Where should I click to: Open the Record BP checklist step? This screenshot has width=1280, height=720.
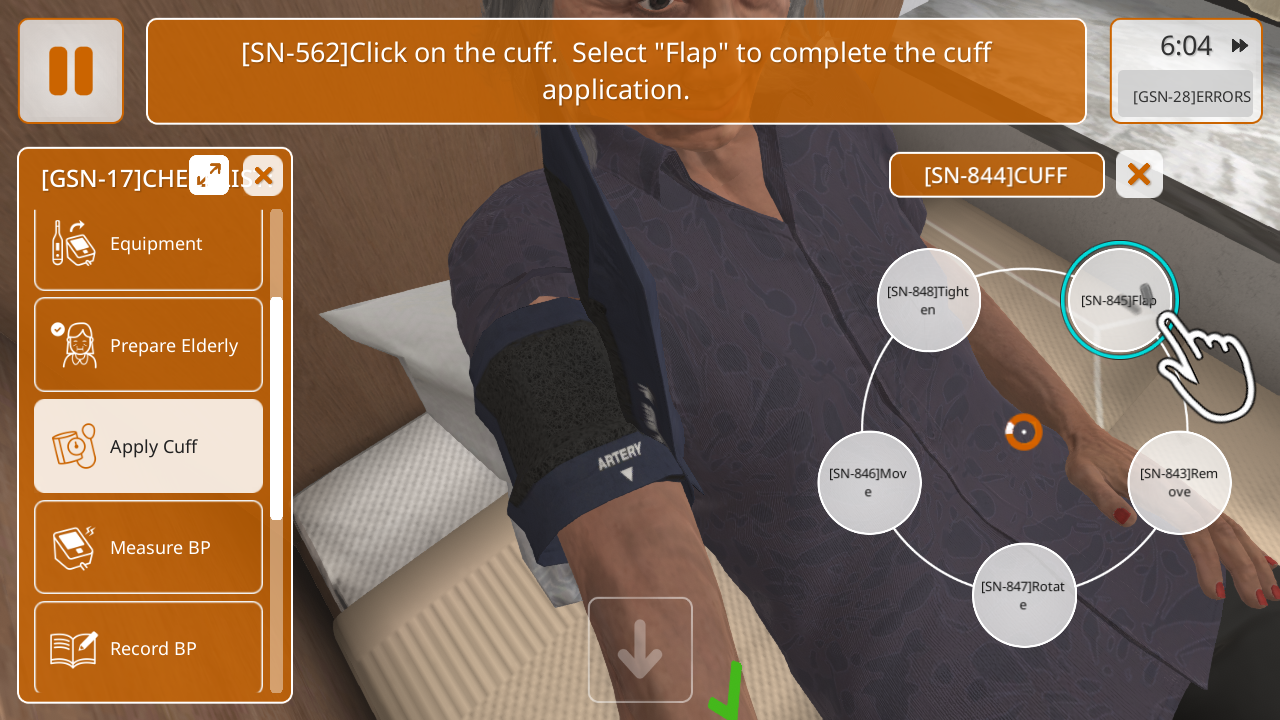(x=148, y=648)
